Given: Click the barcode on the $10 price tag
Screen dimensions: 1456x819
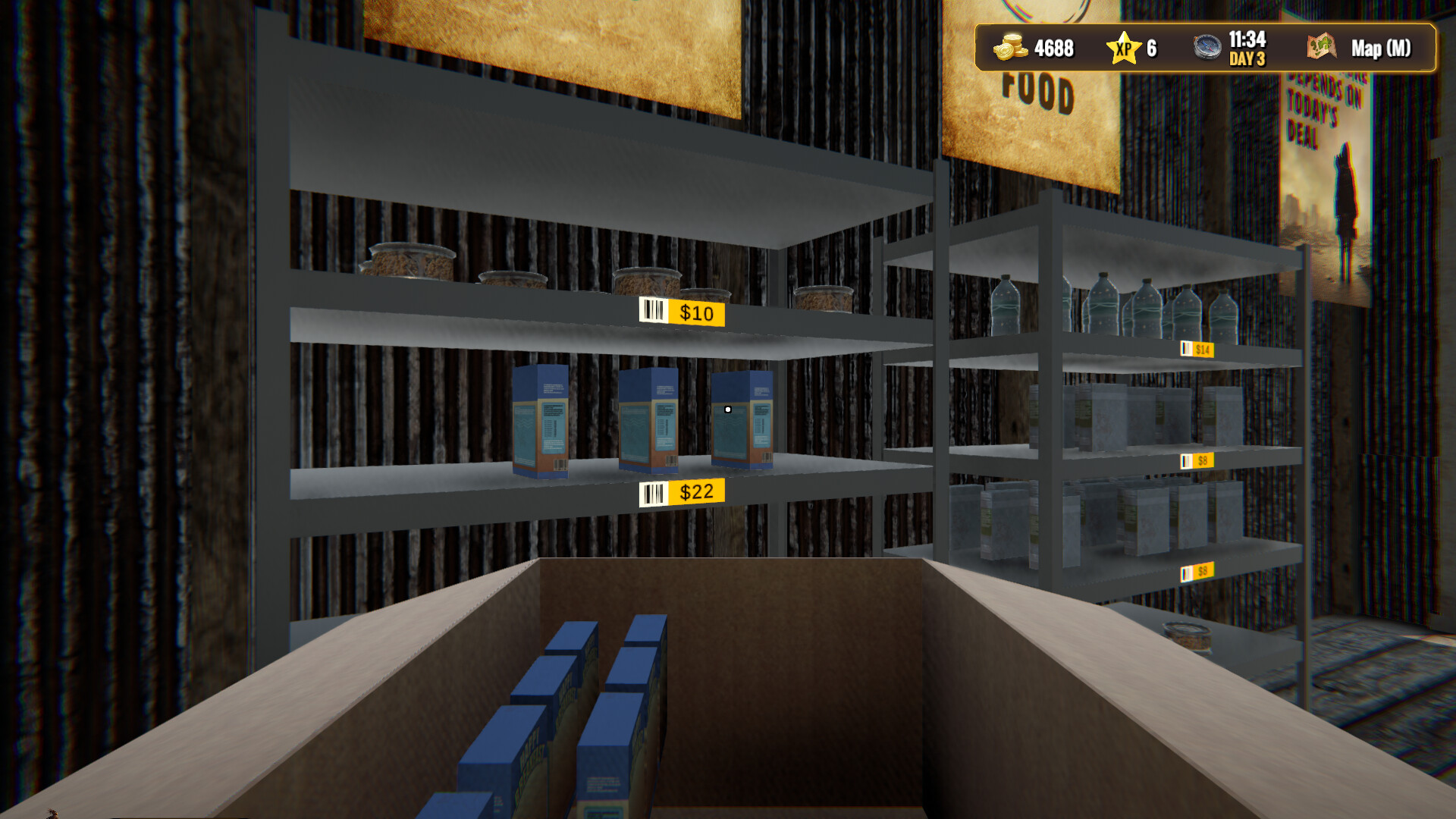Looking at the screenshot, I should tap(652, 311).
